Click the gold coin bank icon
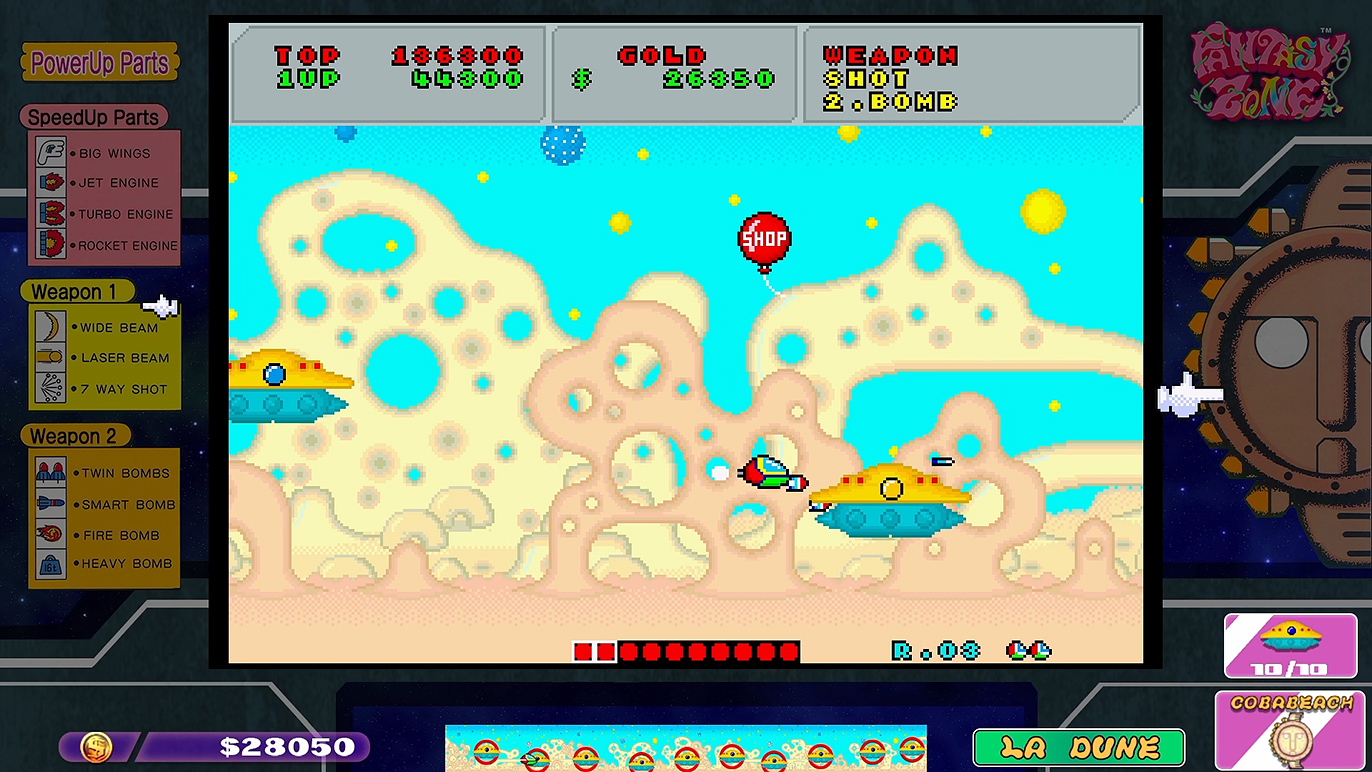 point(96,746)
